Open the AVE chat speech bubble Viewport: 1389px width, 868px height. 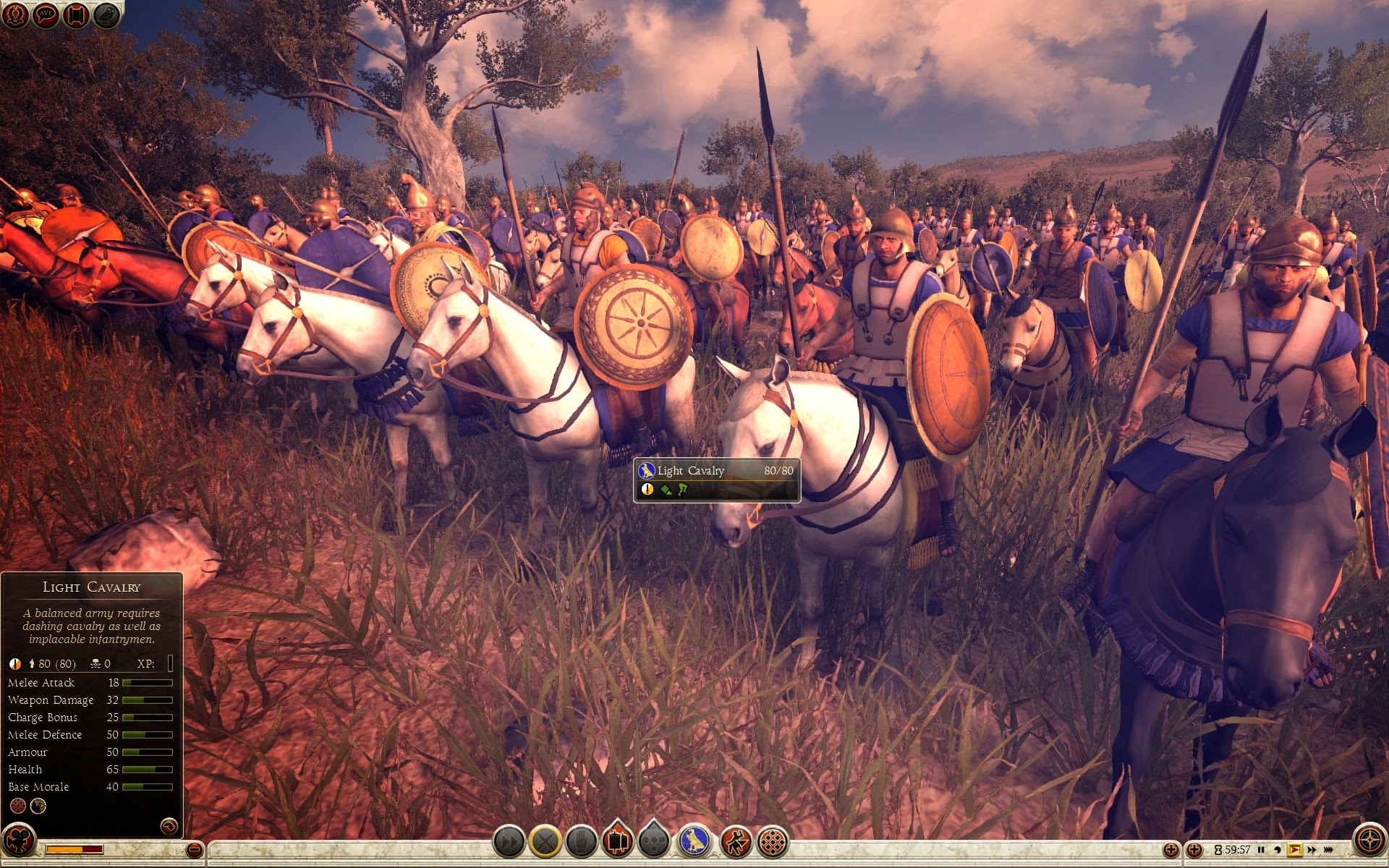coord(46,15)
